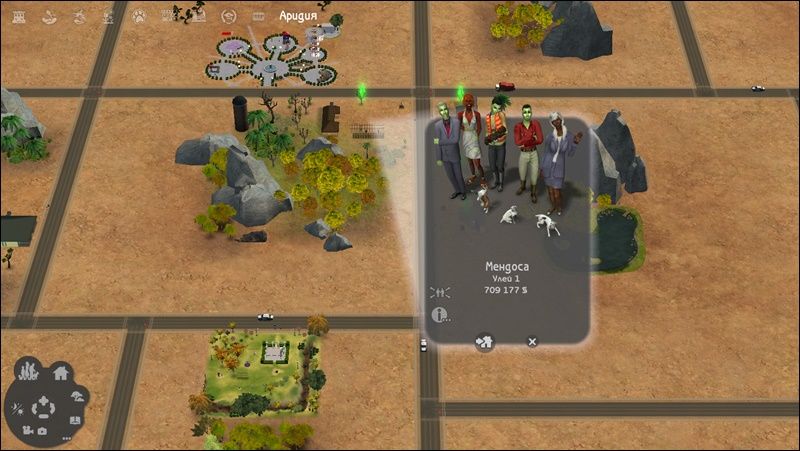Toggle the day and night icon
This screenshot has width=800, height=451.
click(17, 411)
